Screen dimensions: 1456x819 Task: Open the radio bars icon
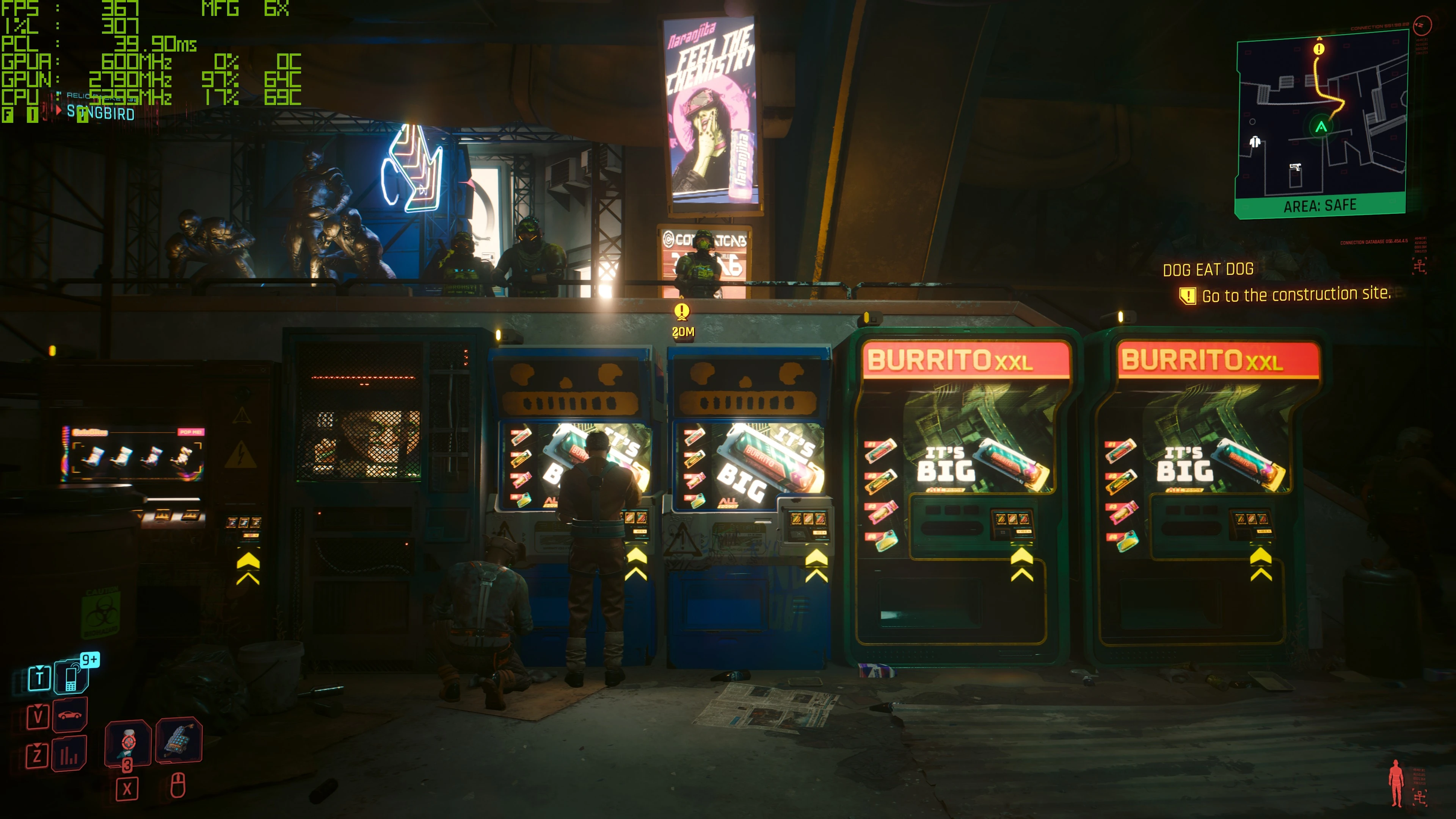pyautogui.click(x=69, y=754)
